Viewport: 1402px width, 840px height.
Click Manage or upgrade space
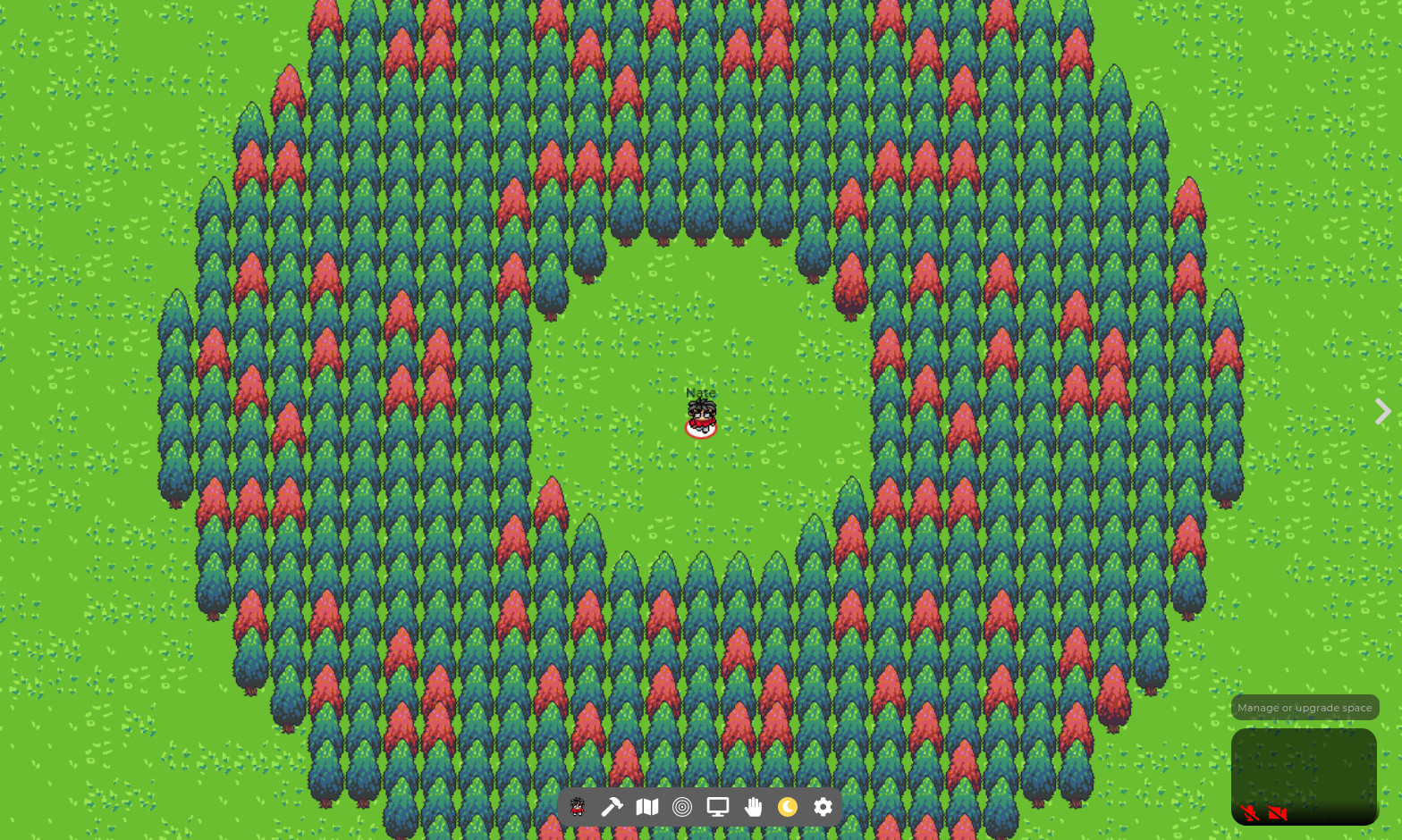tap(1305, 707)
